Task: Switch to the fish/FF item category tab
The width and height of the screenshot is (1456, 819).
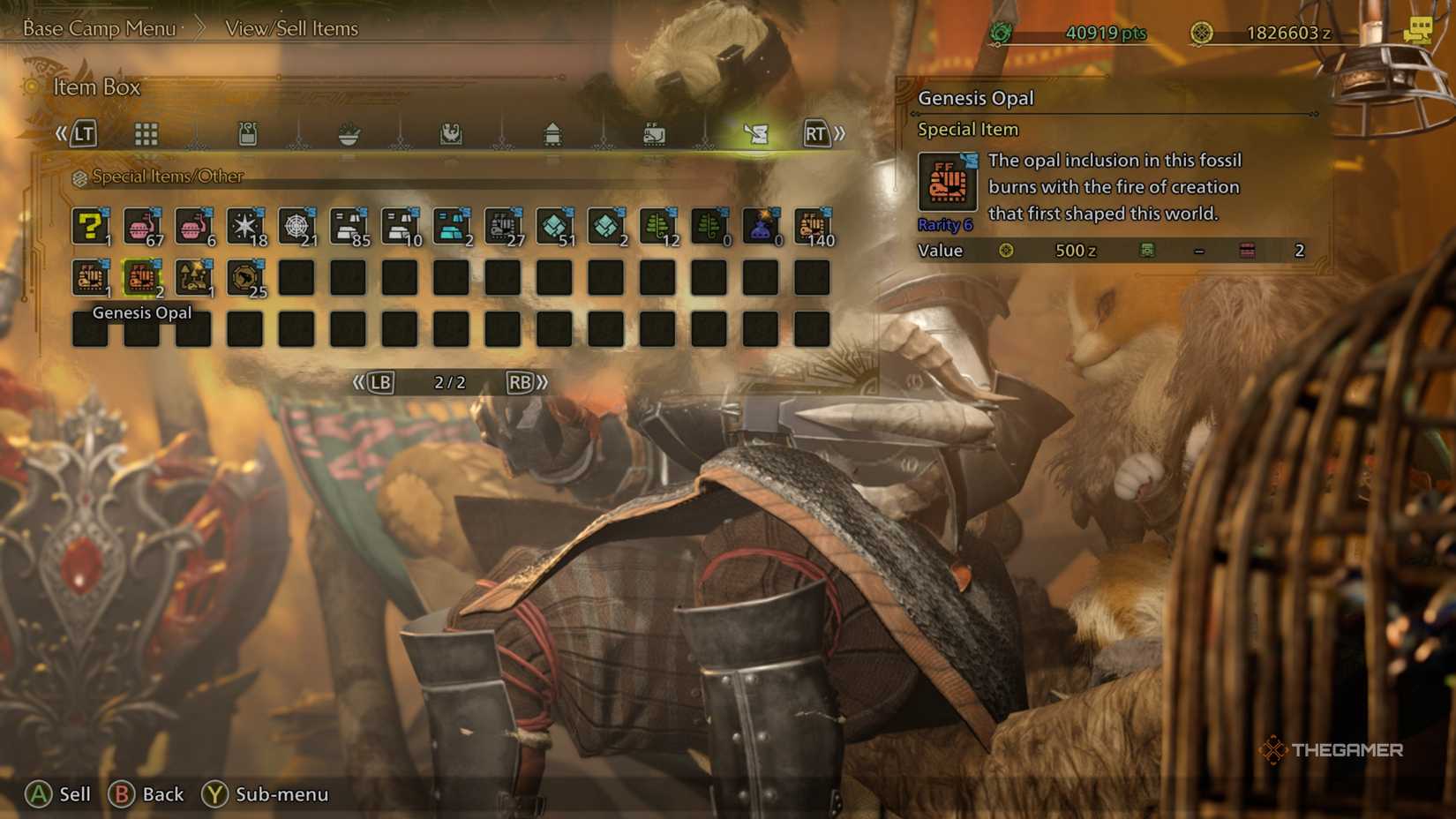Action: point(653,134)
